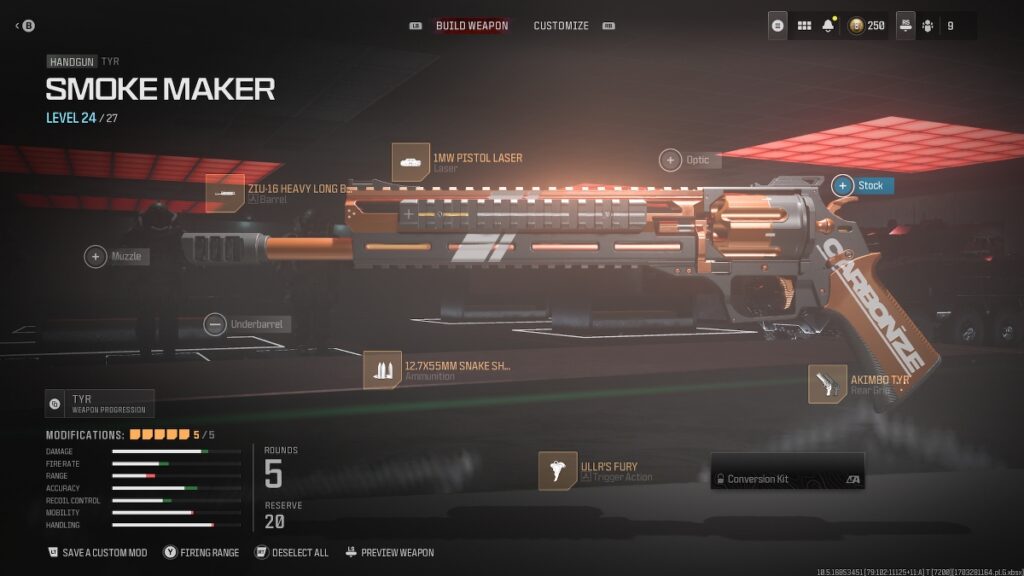Switch to the Build Weapon tab
This screenshot has height=576, width=1024.
coord(471,25)
